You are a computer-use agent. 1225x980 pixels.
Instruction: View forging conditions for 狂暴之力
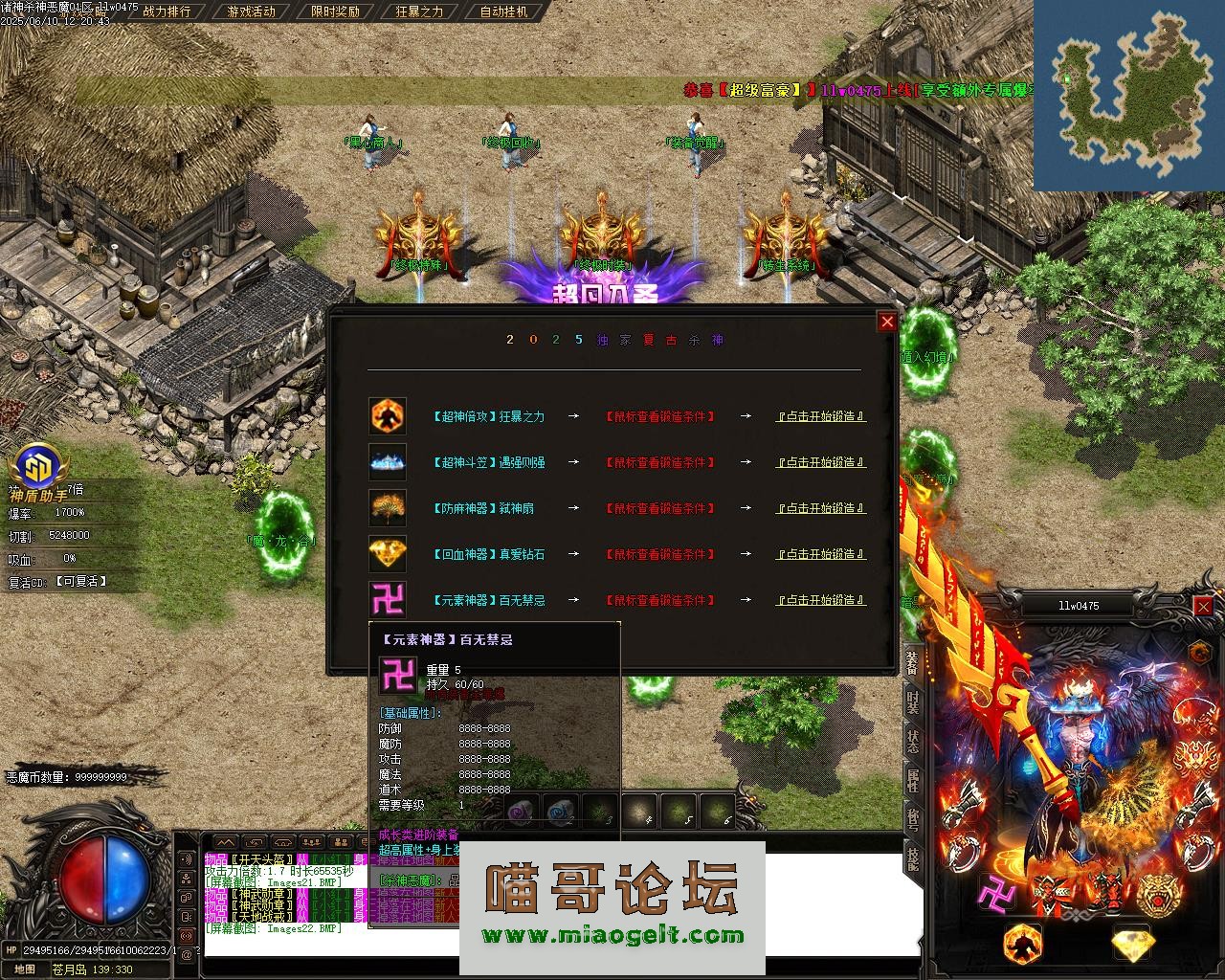[659, 416]
